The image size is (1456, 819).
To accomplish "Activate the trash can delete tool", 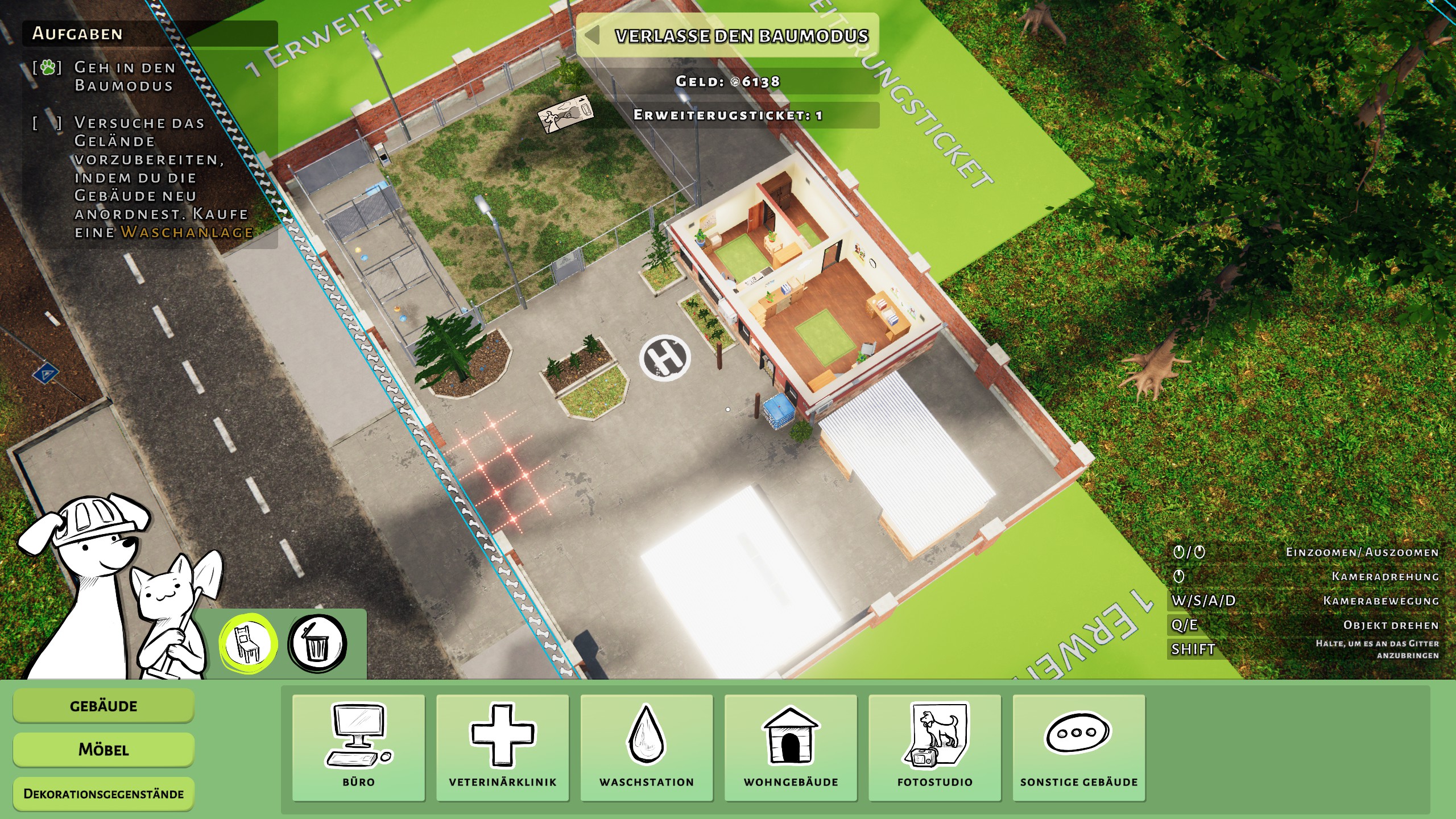I will [x=317, y=644].
